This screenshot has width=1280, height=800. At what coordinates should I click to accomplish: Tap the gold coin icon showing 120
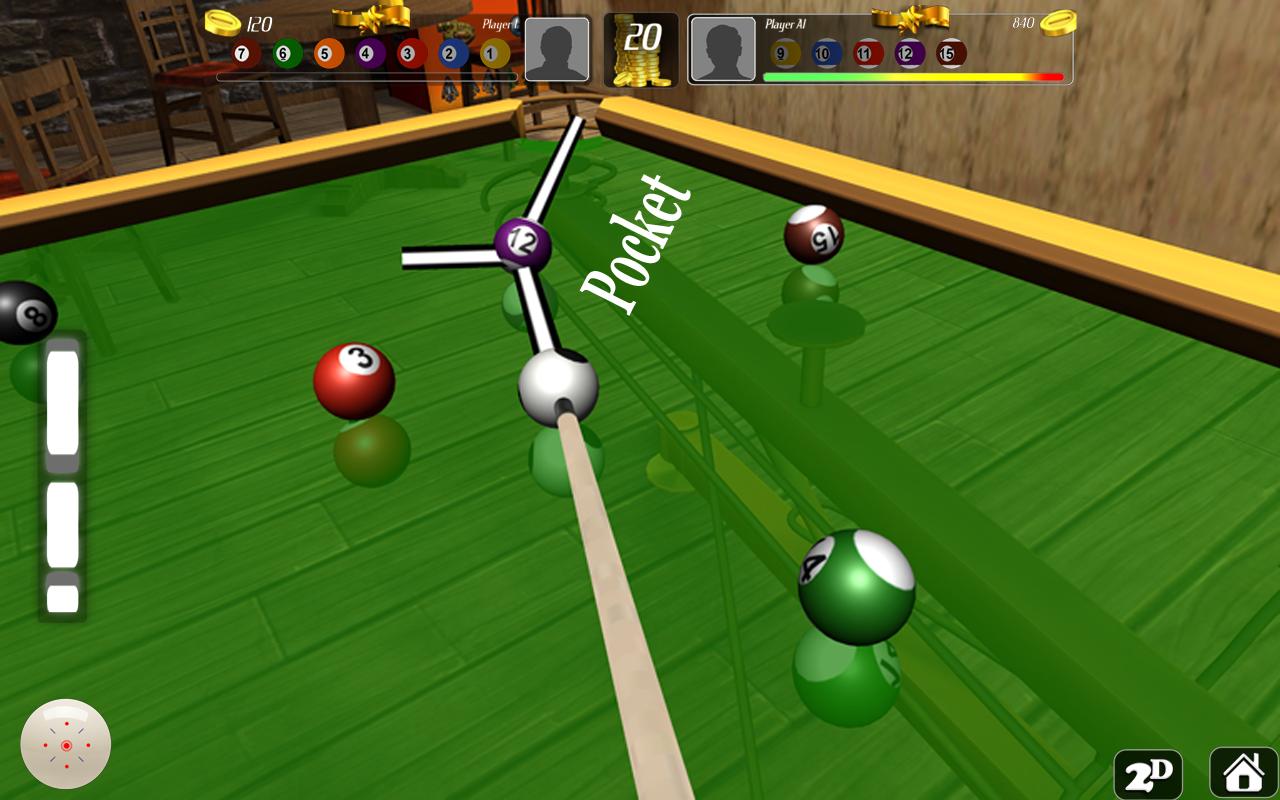click(x=221, y=25)
